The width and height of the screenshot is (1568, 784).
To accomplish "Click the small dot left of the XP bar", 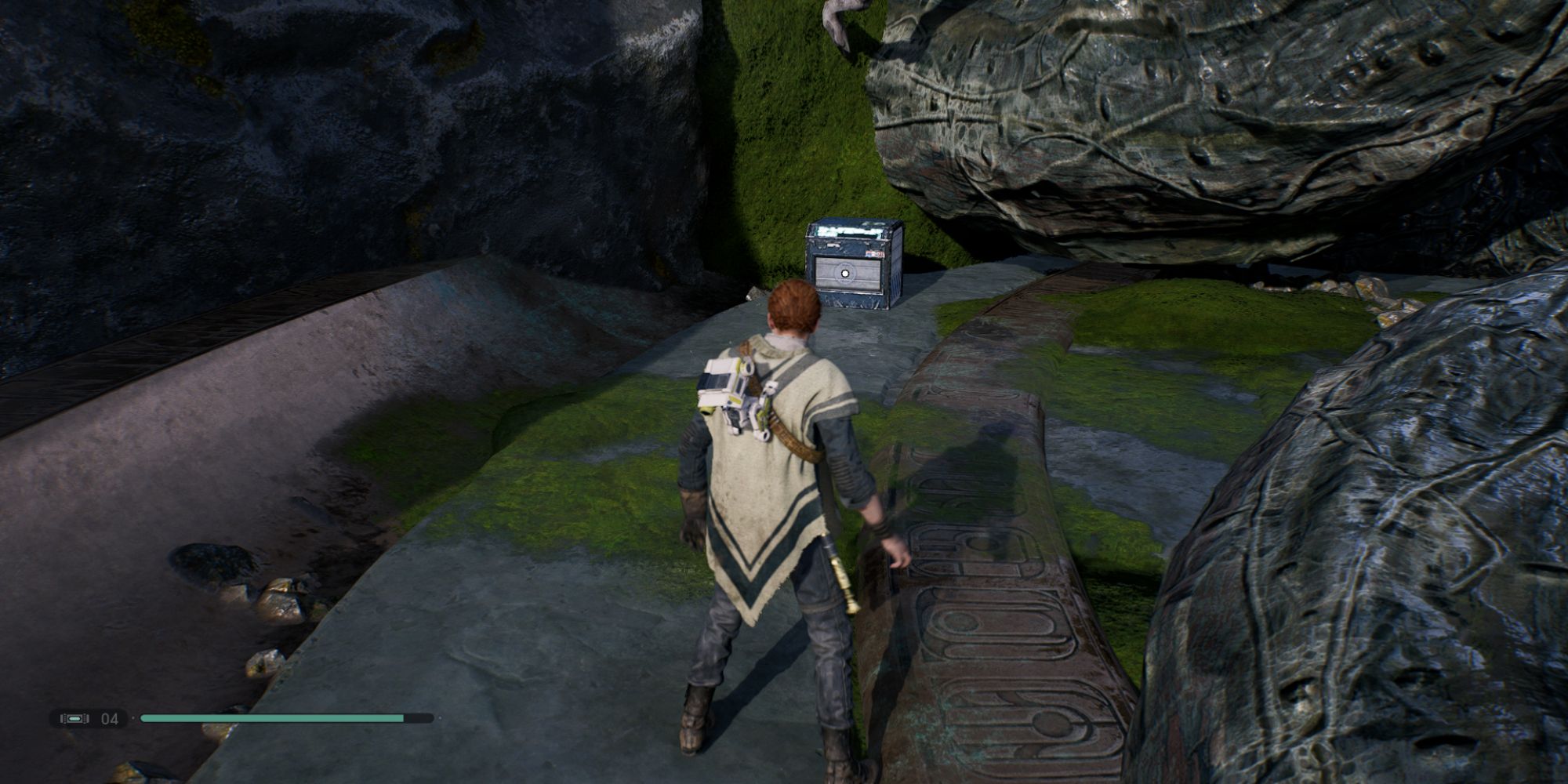I will coord(133,718).
